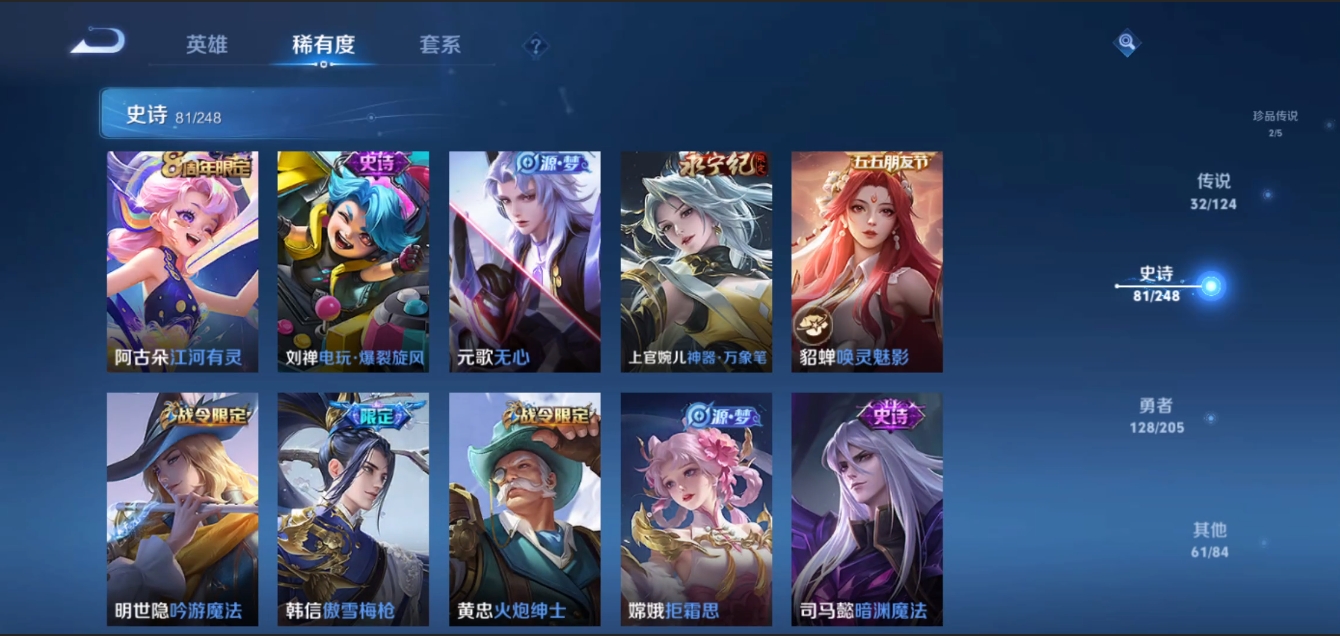The height and width of the screenshot is (636, 1340).
Task: Select the 刘禅 电玩·爆裂旋风 skin card
Action: point(353,262)
